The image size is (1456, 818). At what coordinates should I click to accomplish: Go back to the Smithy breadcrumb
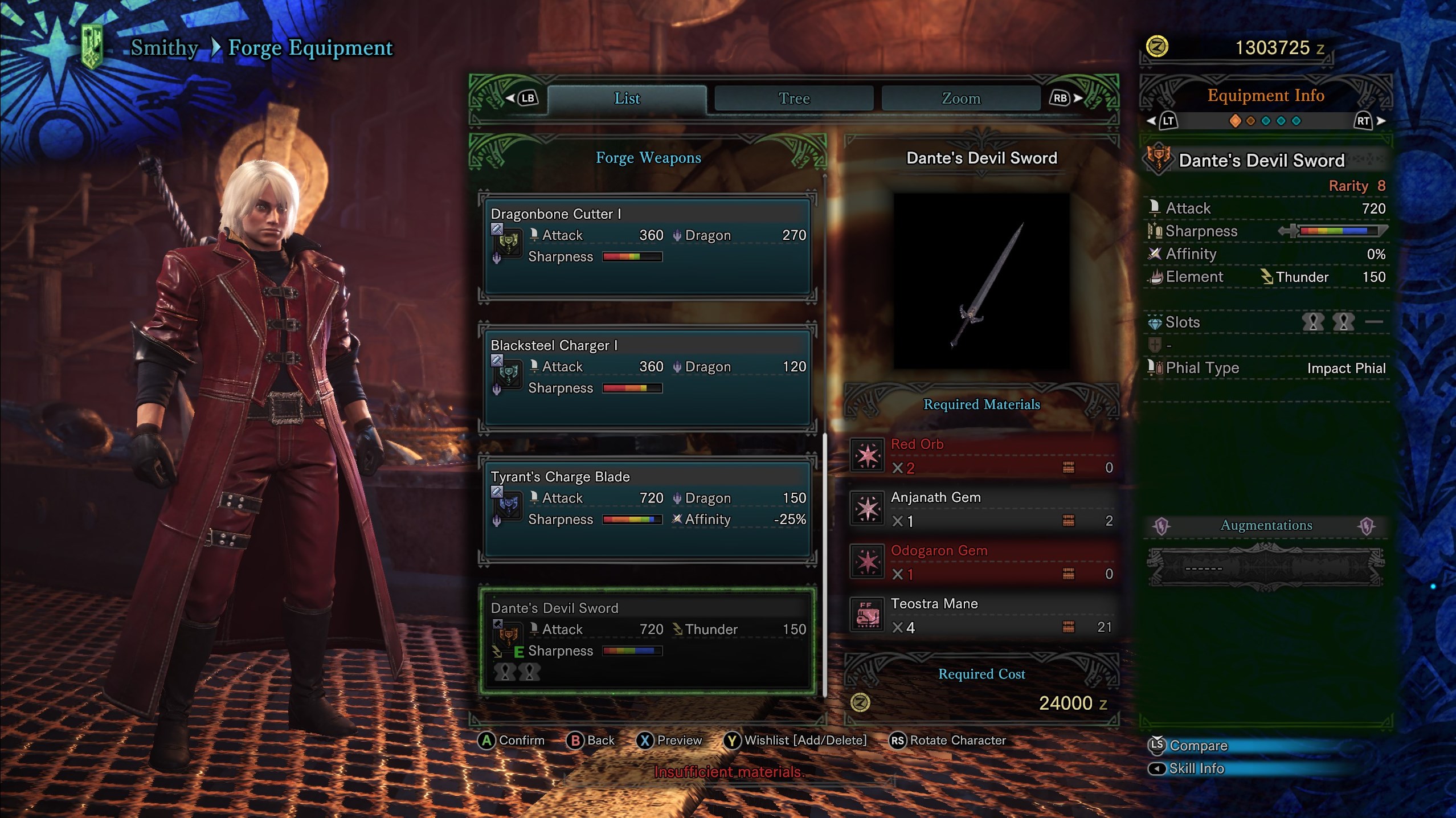tap(164, 48)
